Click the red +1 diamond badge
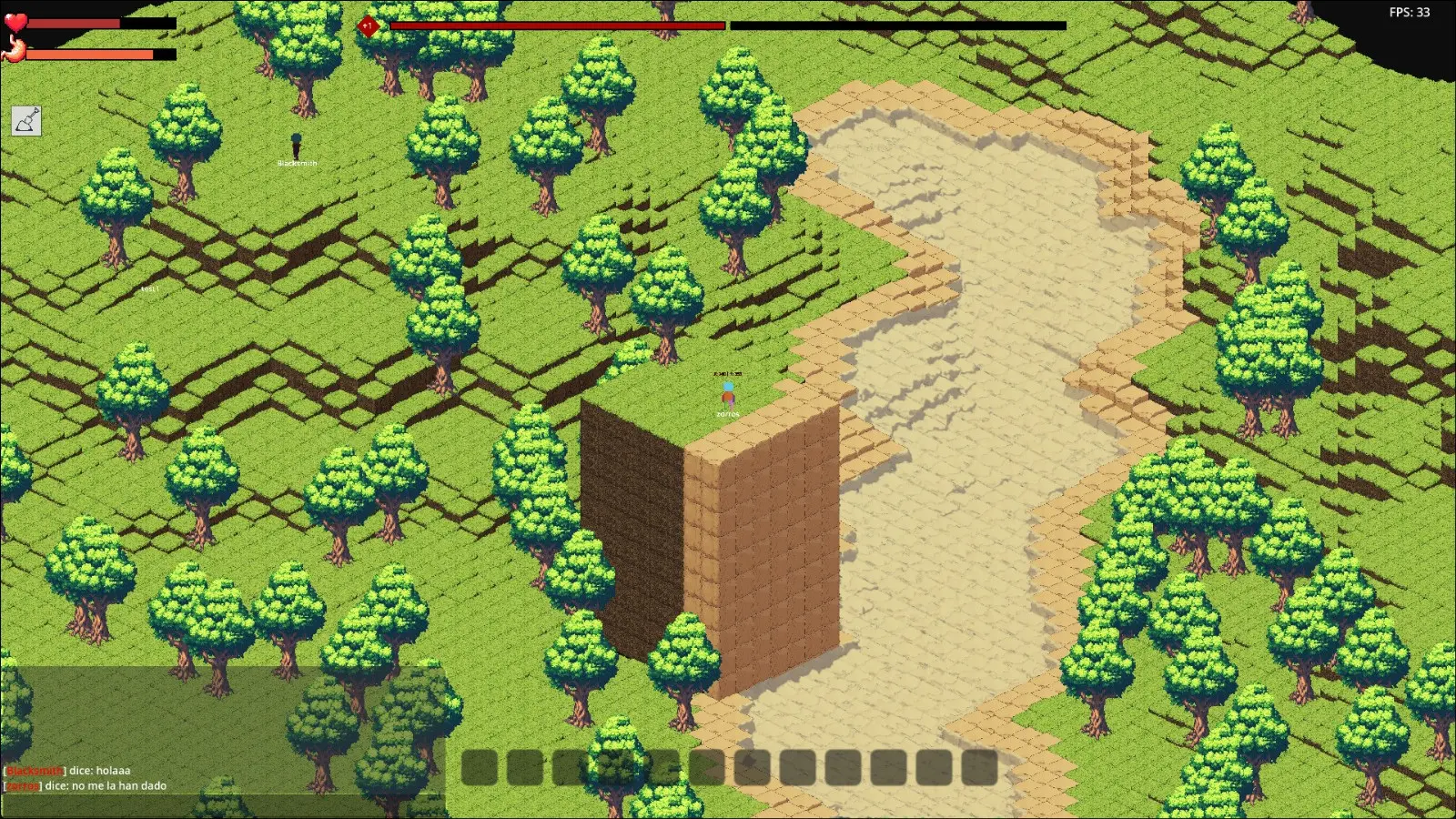This screenshot has width=1456, height=819. point(369,26)
